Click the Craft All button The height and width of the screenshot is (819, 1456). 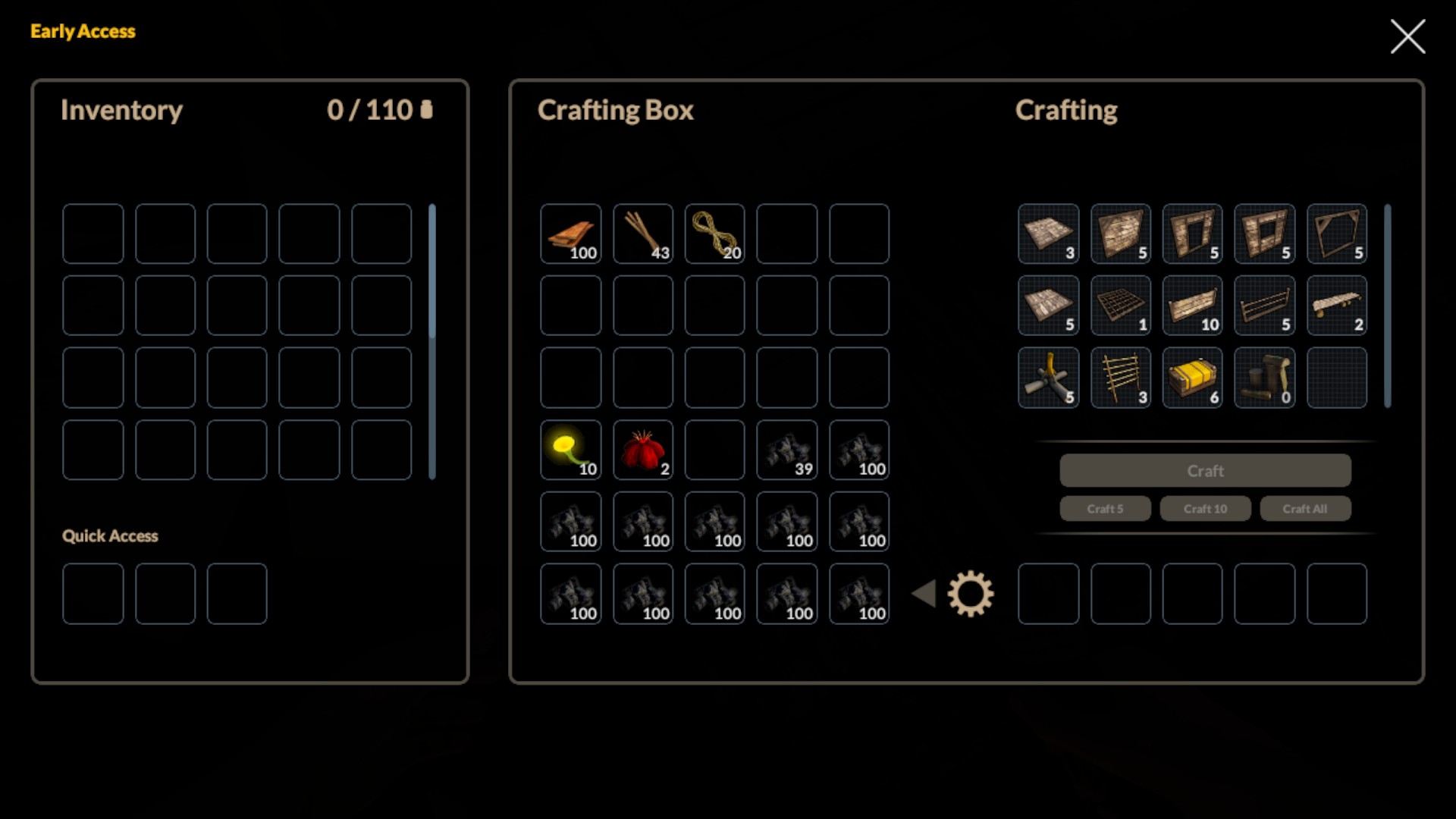coord(1305,509)
